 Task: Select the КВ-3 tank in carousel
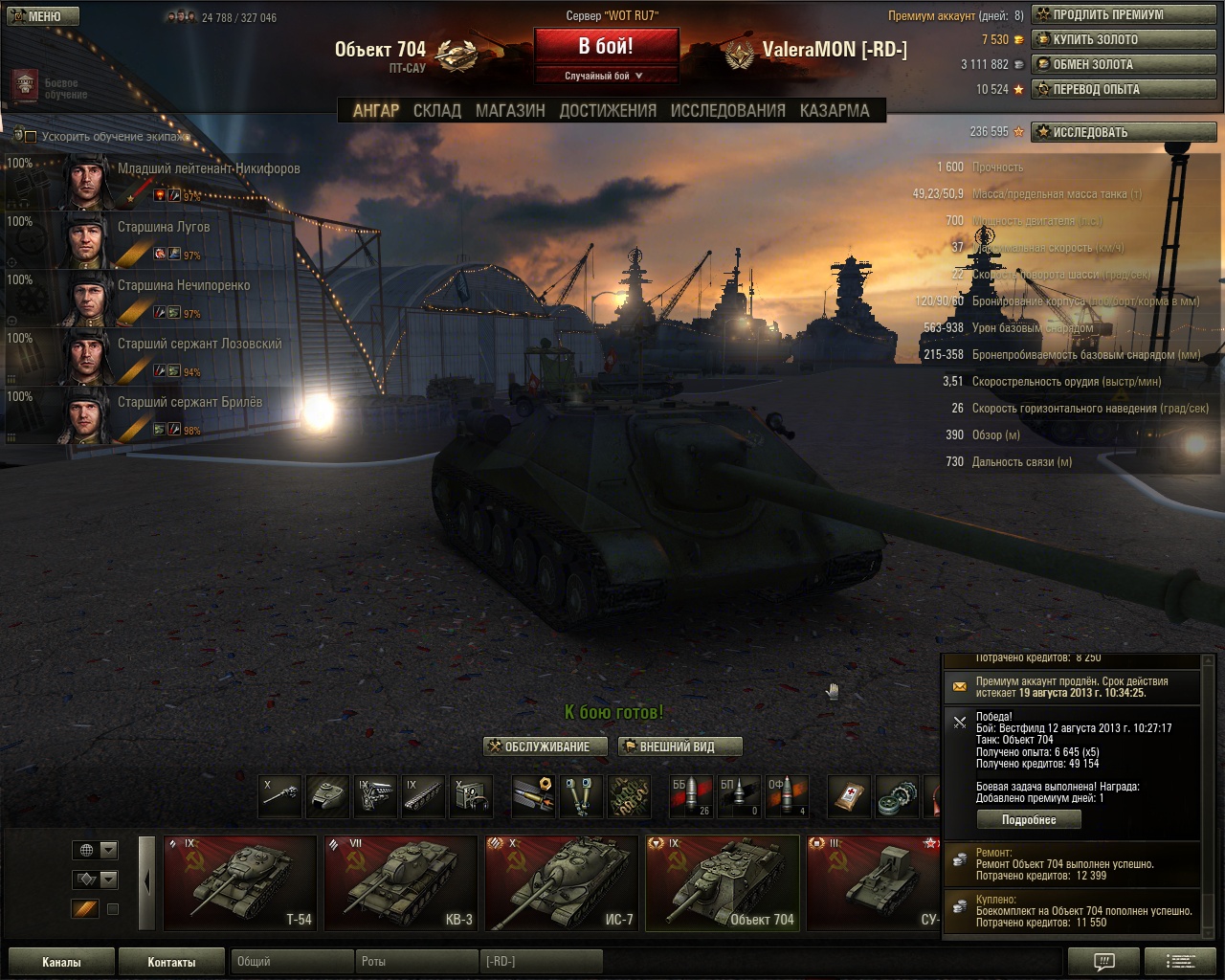(x=400, y=882)
